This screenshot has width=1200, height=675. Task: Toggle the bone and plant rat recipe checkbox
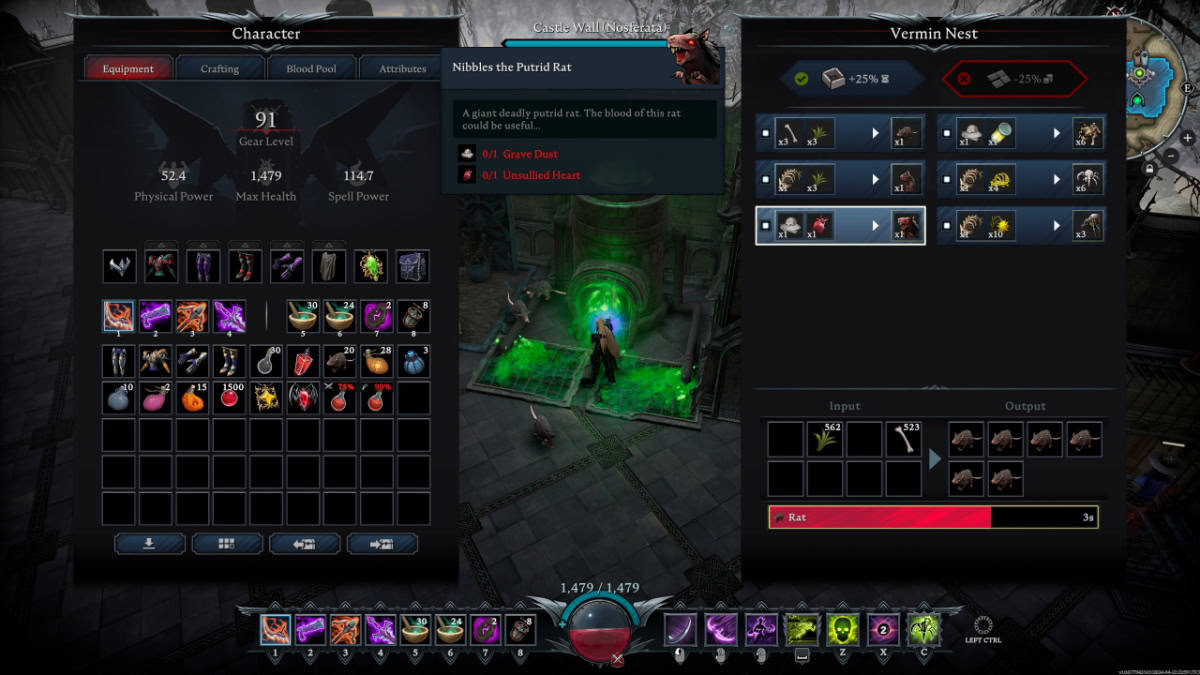coord(766,133)
